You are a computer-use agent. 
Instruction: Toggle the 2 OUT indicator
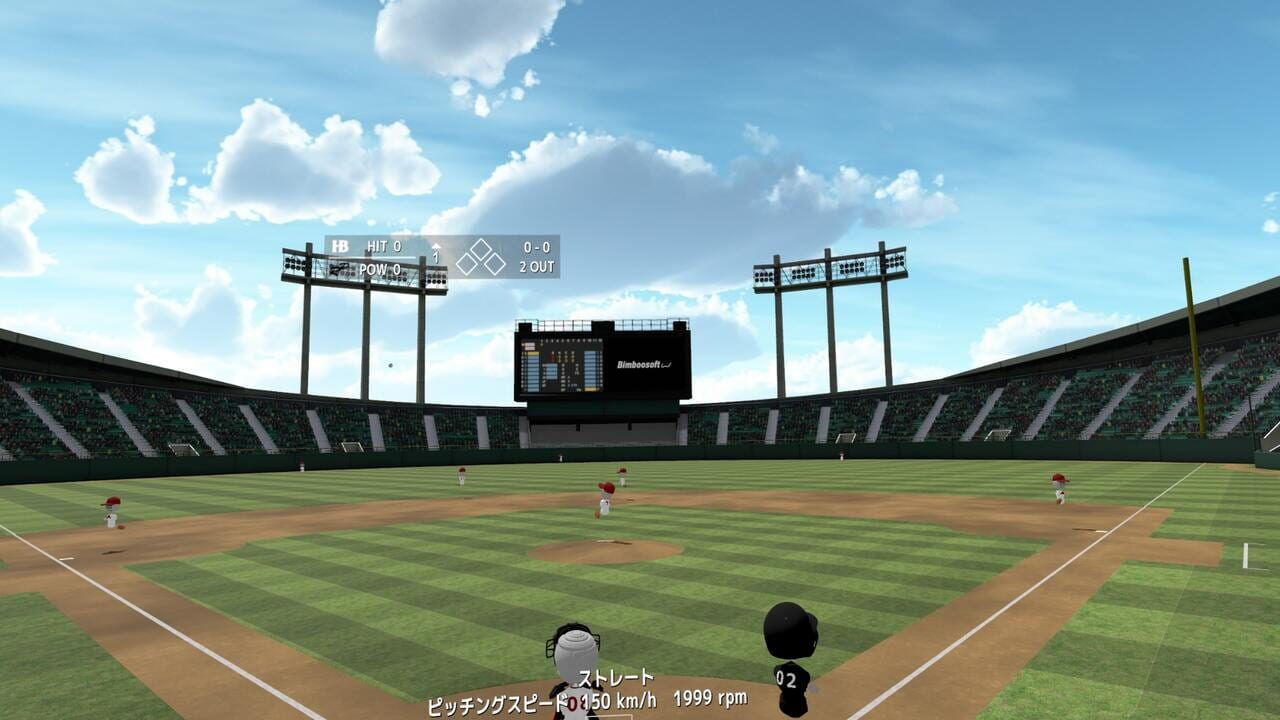click(535, 268)
